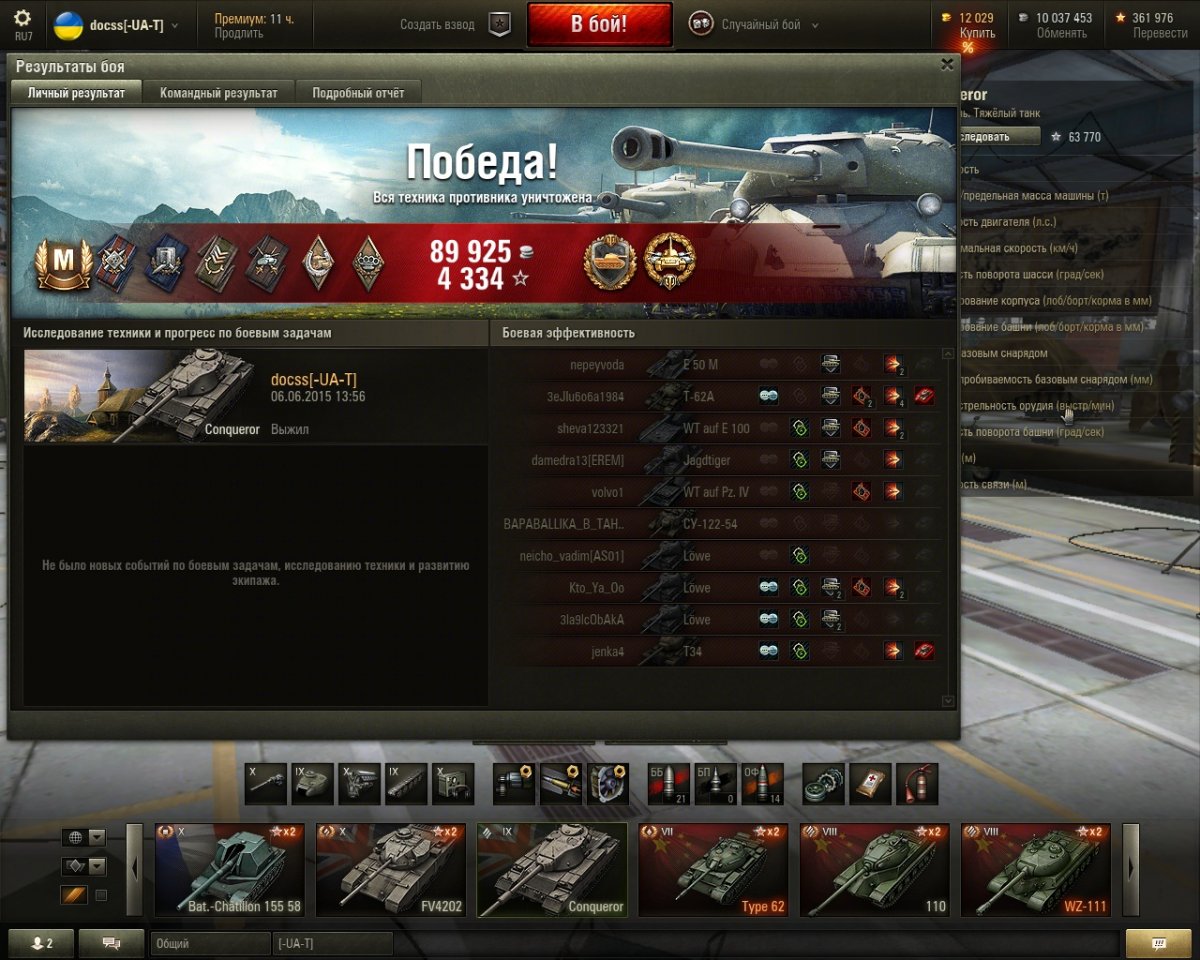This screenshot has width=1200, height=960.
Task: Open the Подробный отчёт tab
Action: pyautogui.click(x=358, y=93)
